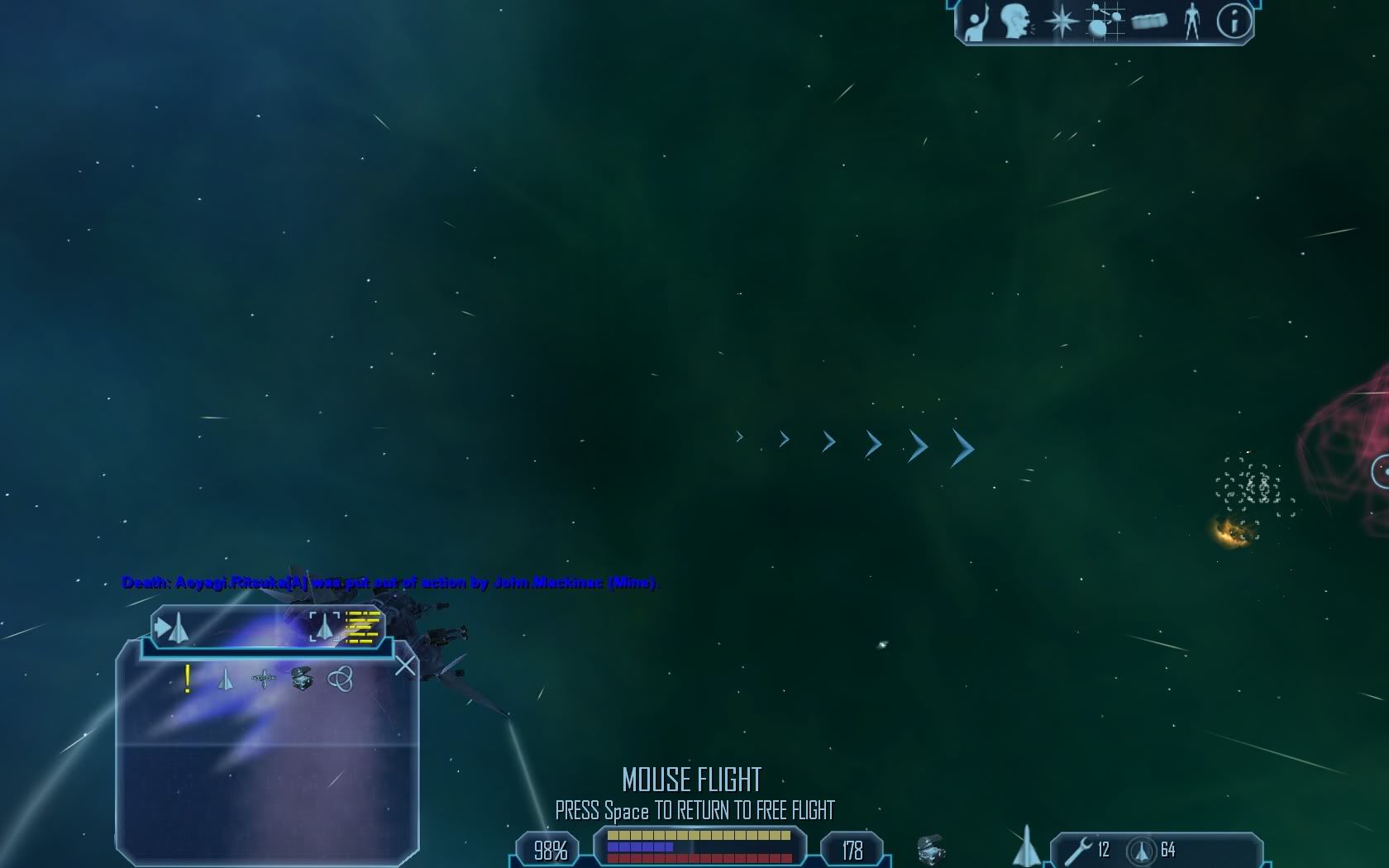This screenshot has width=1389, height=868.
Task: Open the humanoid figure reputation icon
Action: 1191,21
